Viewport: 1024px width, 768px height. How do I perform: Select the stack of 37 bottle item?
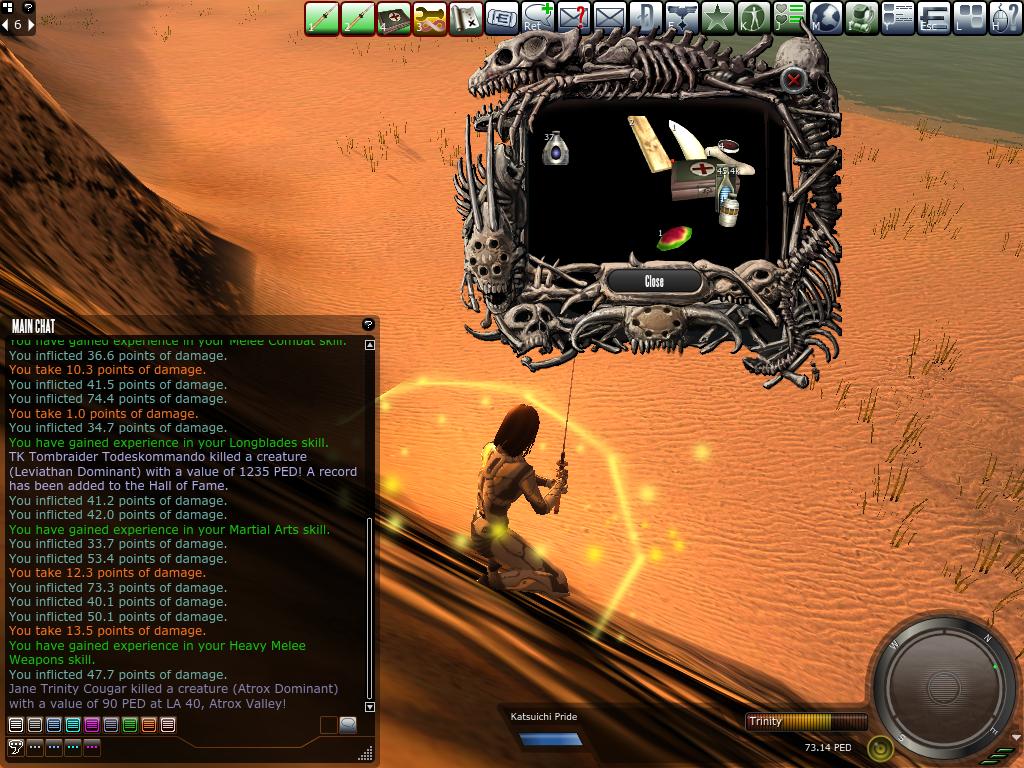coord(555,149)
